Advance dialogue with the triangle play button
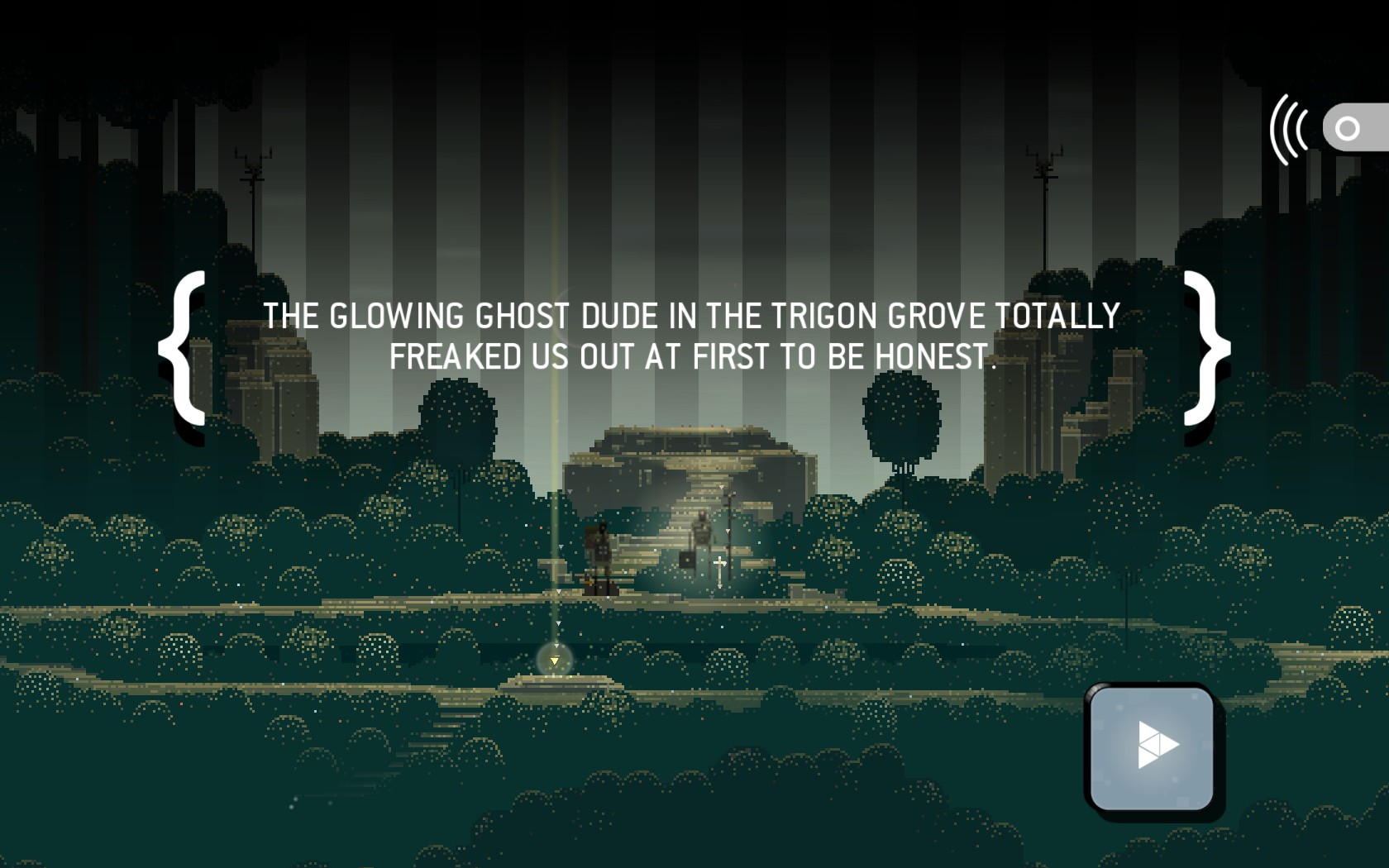This screenshot has width=1389, height=868. [1153, 747]
